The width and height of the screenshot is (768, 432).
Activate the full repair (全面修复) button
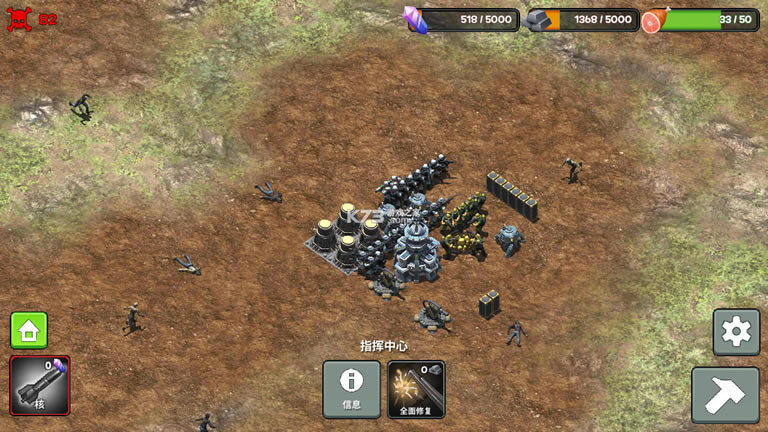pos(416,389)
